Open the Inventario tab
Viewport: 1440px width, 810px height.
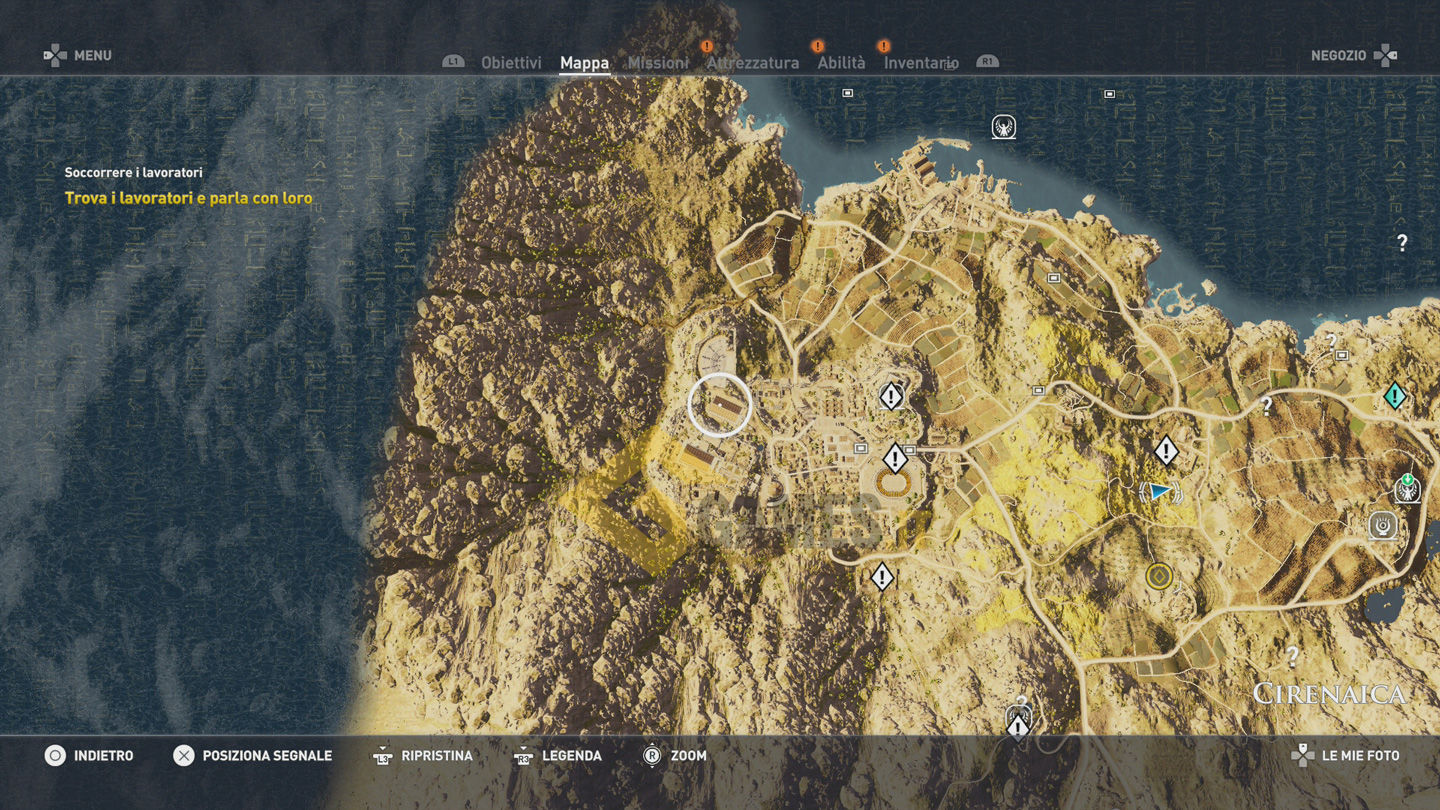(x=921, y=63)
